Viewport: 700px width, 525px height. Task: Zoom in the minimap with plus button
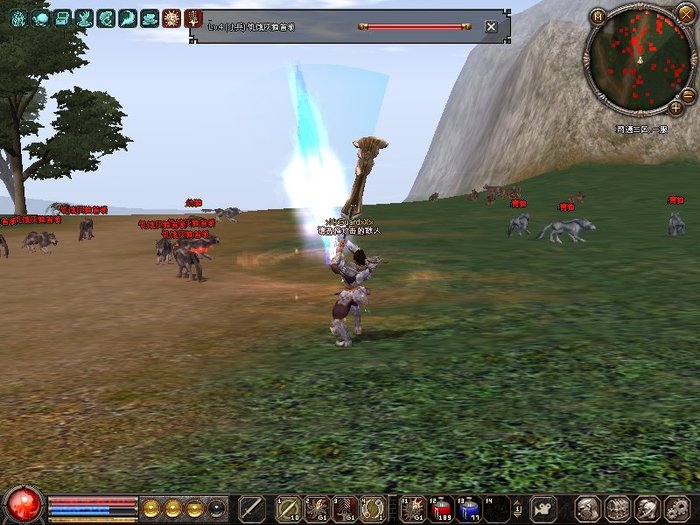point(676,106)
